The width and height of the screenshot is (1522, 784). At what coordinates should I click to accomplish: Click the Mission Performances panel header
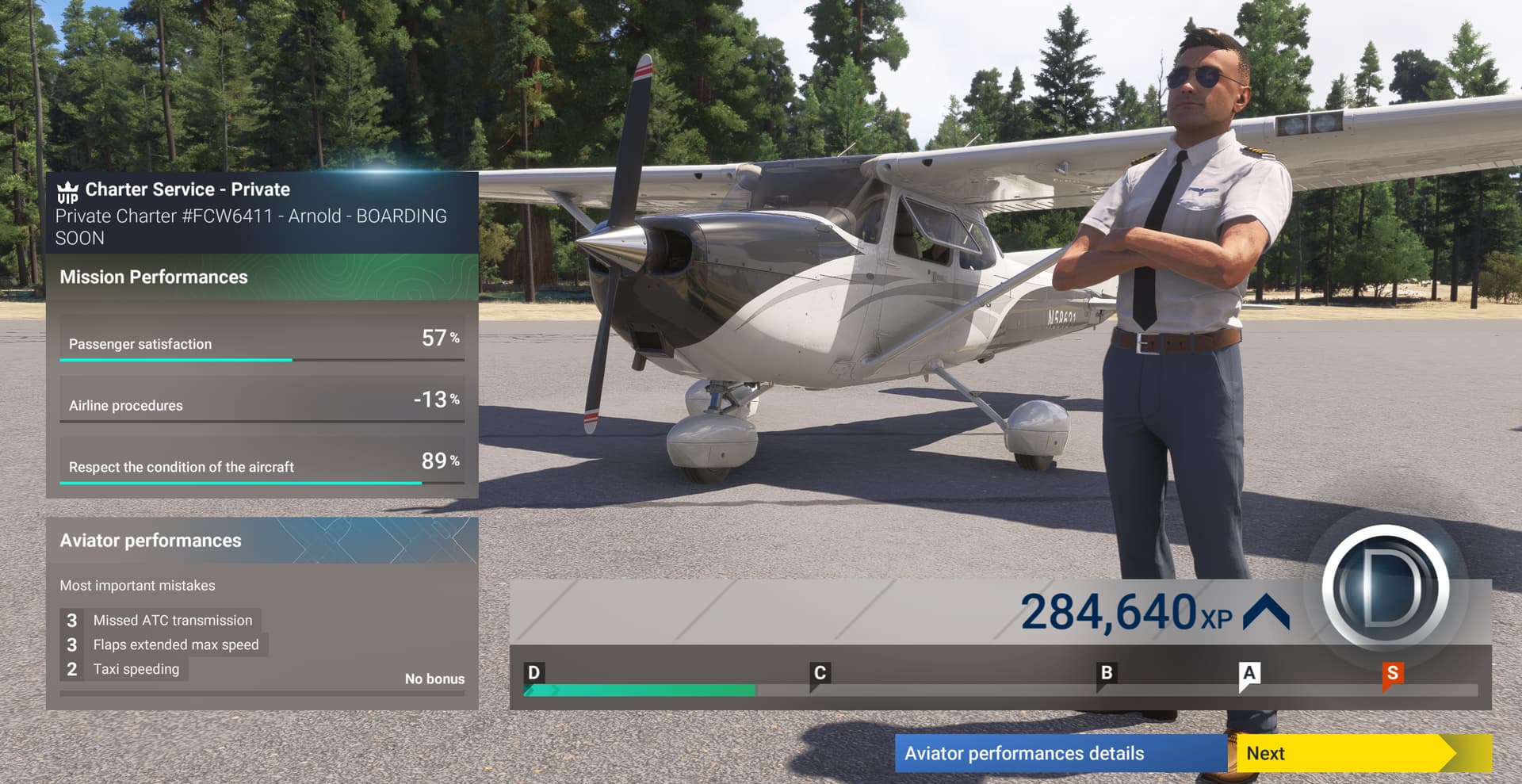(x=154, y=277)
